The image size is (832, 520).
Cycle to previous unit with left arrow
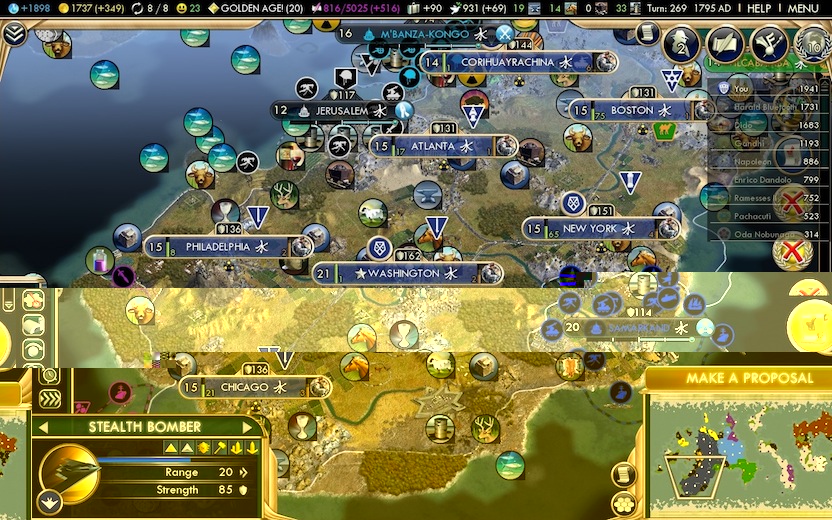coord(43,428)
